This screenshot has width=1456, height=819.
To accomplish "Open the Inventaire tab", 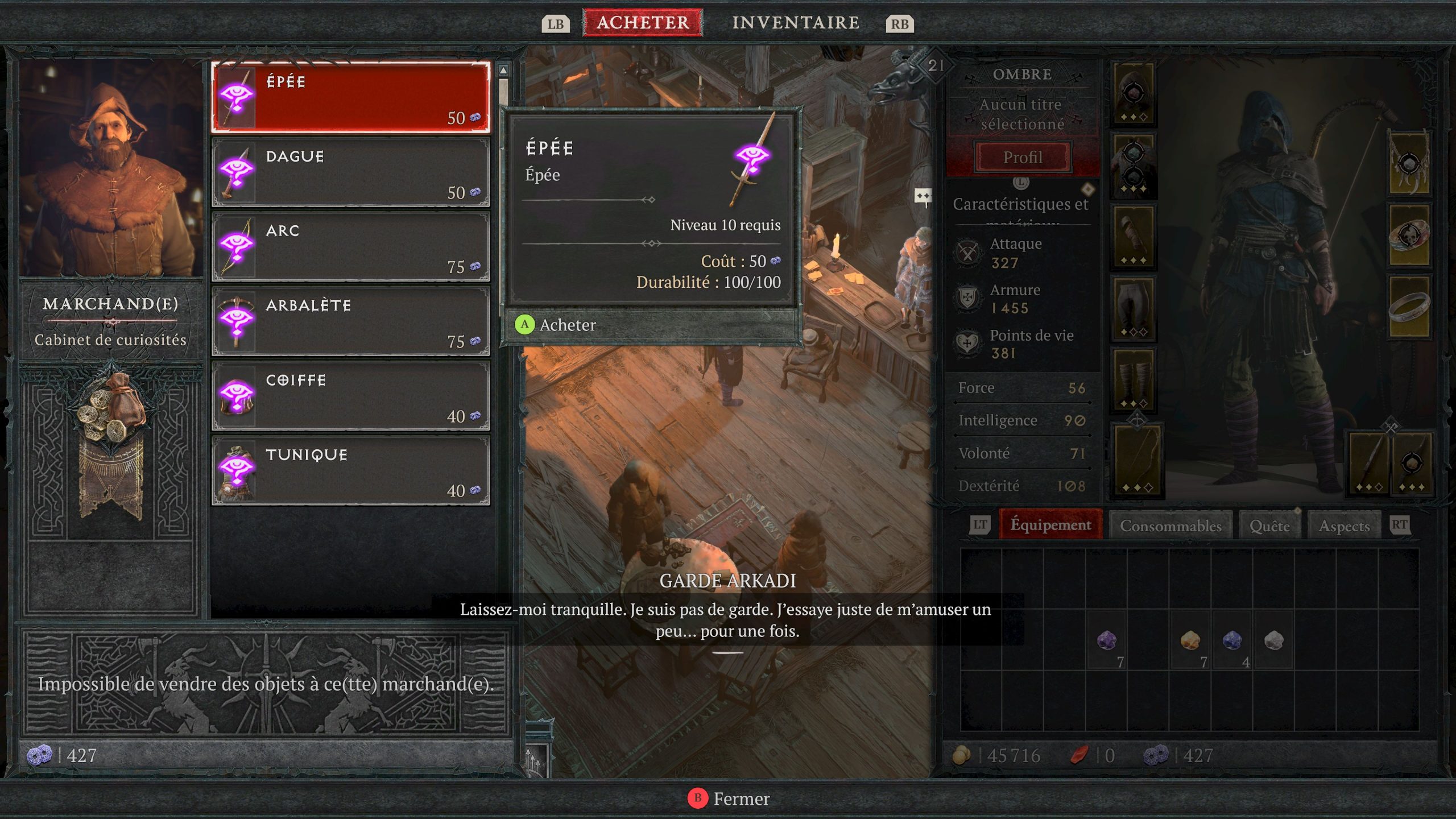I will (795, 23).
